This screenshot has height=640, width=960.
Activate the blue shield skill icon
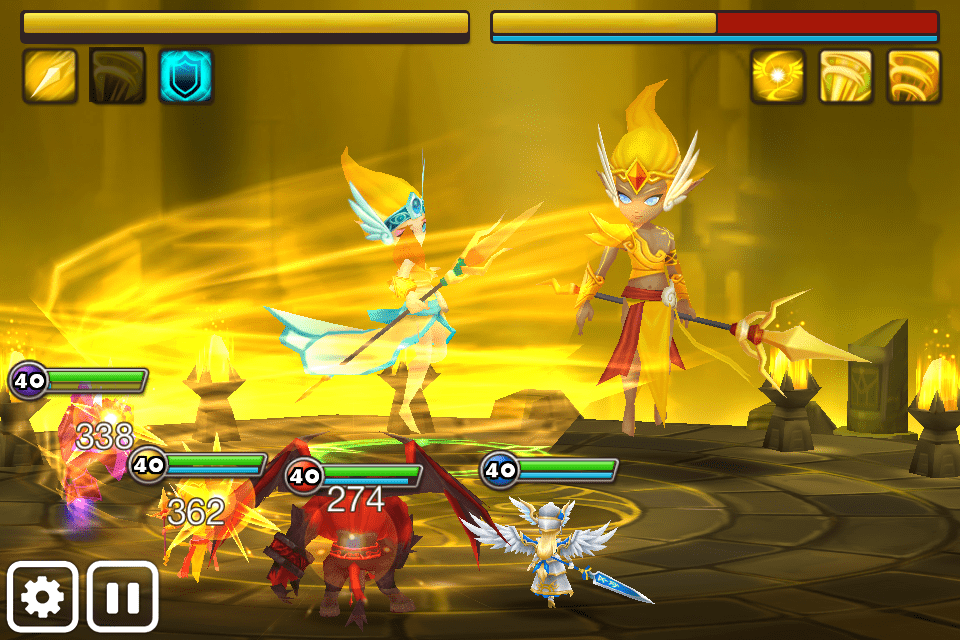pyautogui.click(x=186, y=76)
